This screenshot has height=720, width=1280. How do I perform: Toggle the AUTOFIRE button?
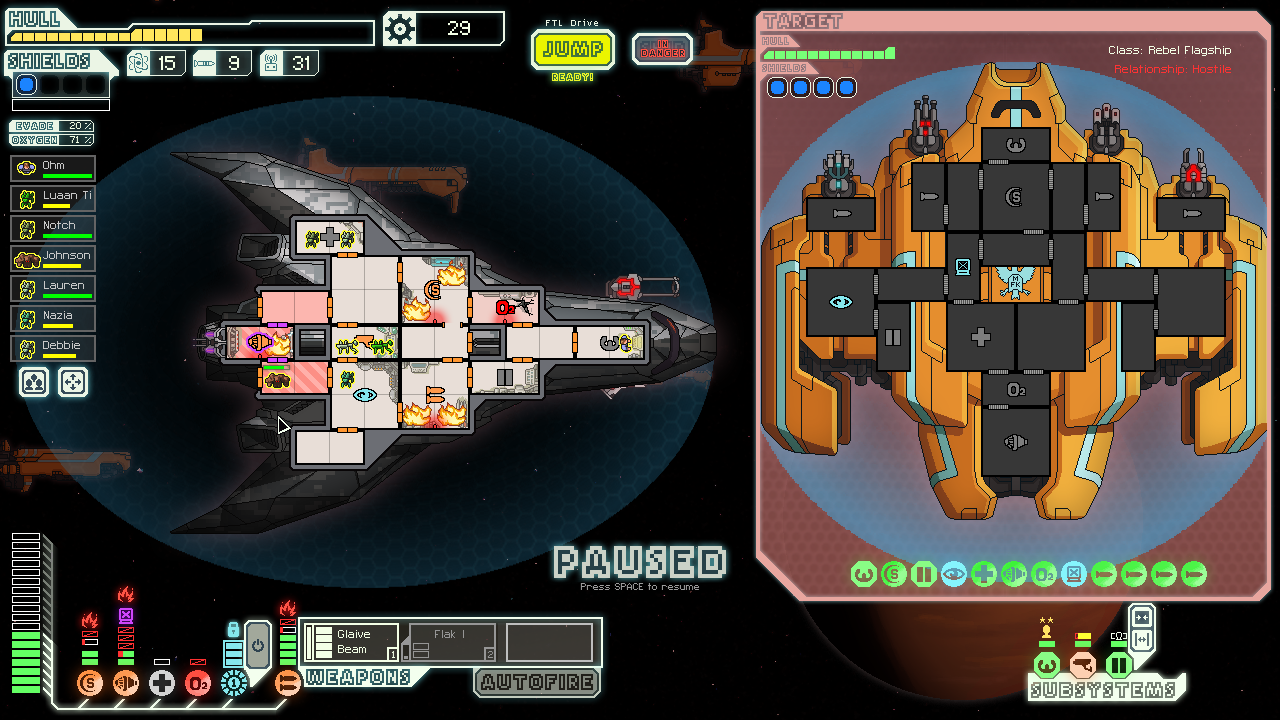tap(537, 683)
